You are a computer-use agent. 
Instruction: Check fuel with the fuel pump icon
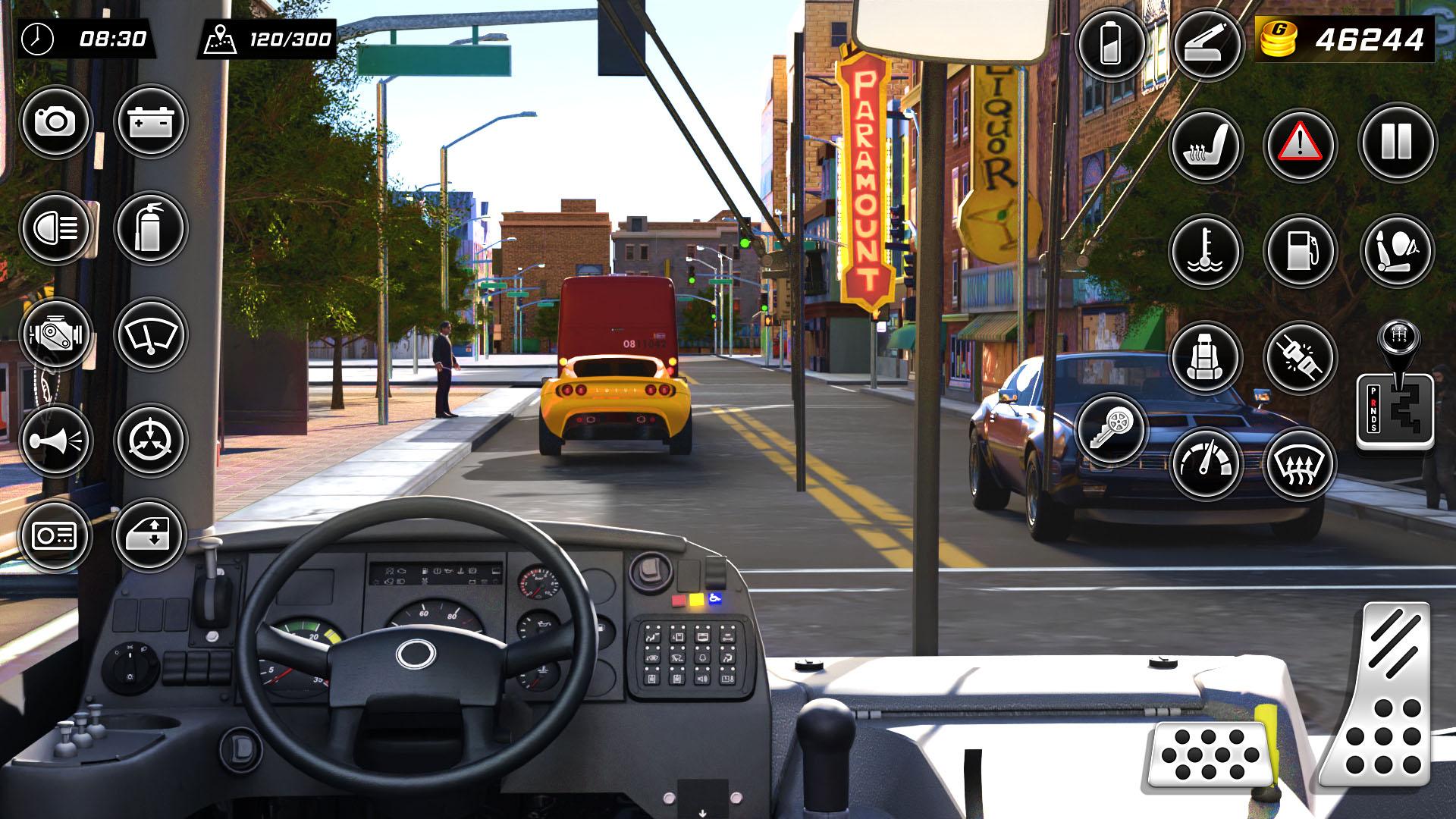tap(1302, 250)
